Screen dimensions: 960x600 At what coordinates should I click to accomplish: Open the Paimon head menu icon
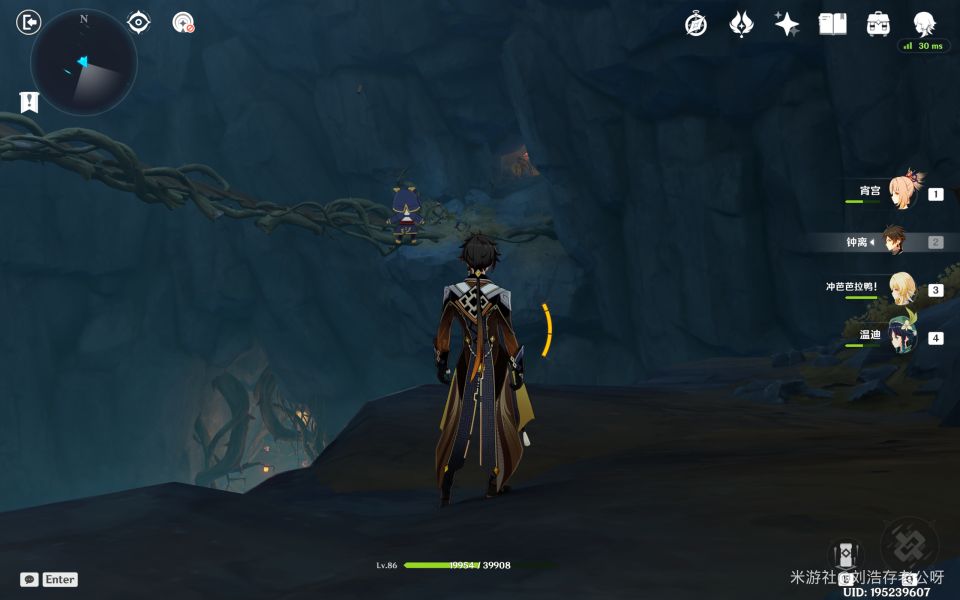coord(924,24)
